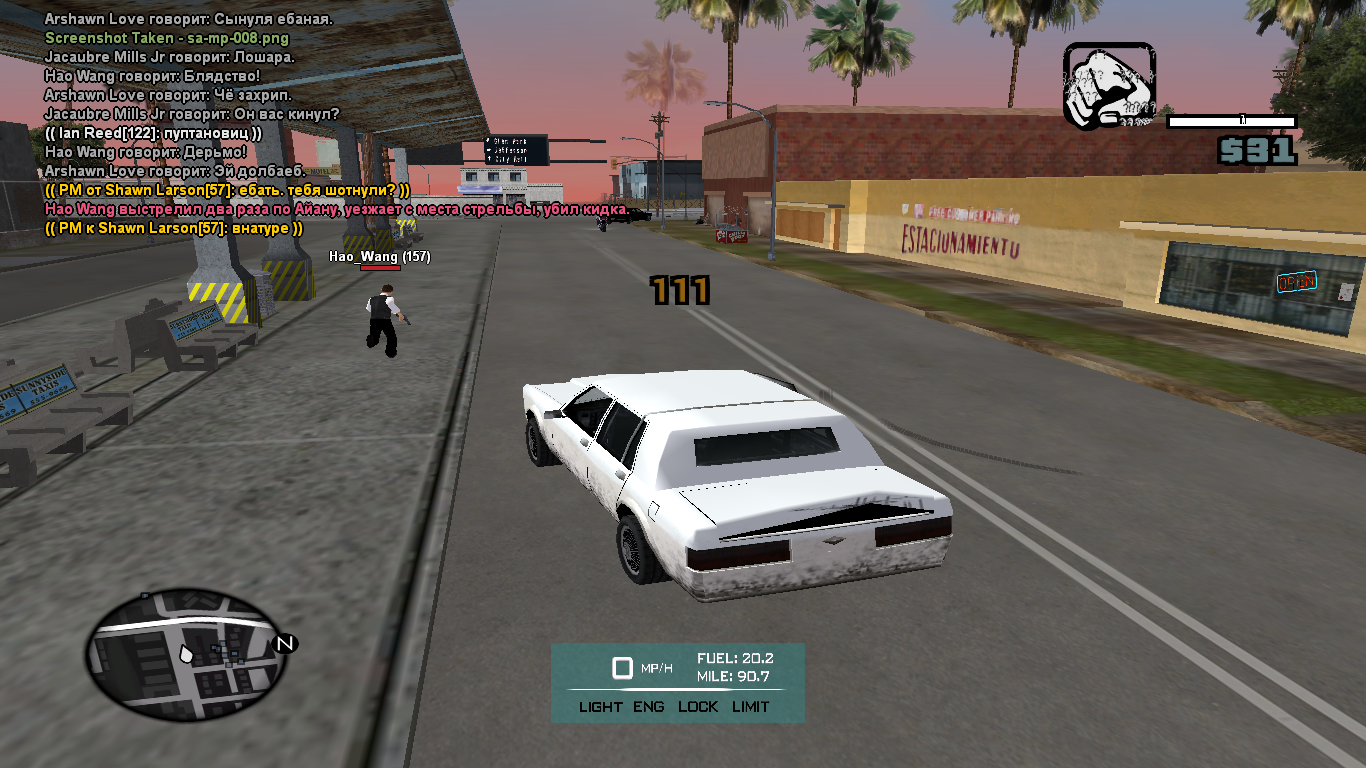Screen dimensions: 1366x768
Task: Toggle the LIGHT vehicle indicator
Action: tap(600, 706)
